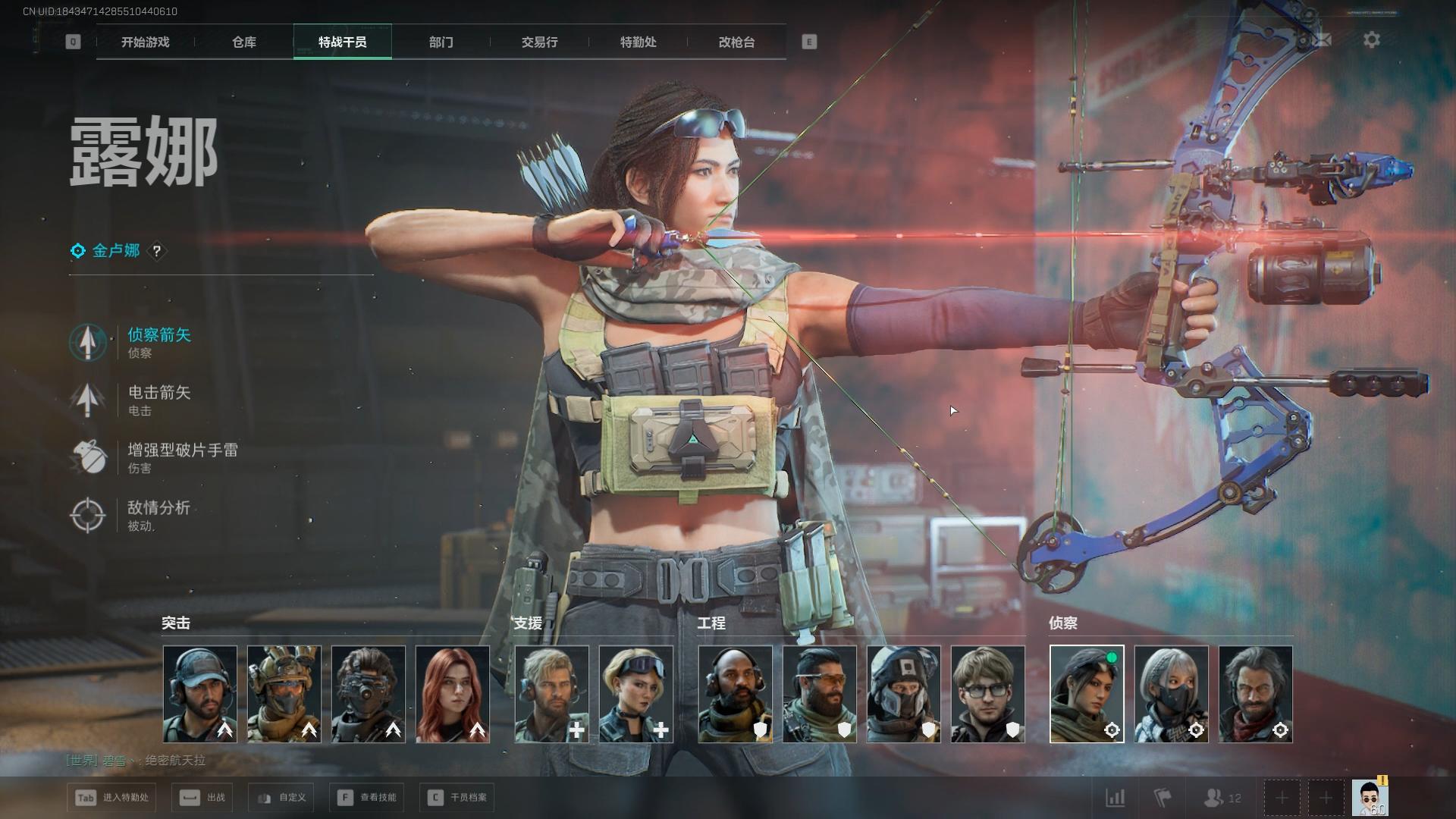Go to the 部门 tab
Viewport: 1456px width, 819px height.
pyautogui.click(x=441, y=42)
